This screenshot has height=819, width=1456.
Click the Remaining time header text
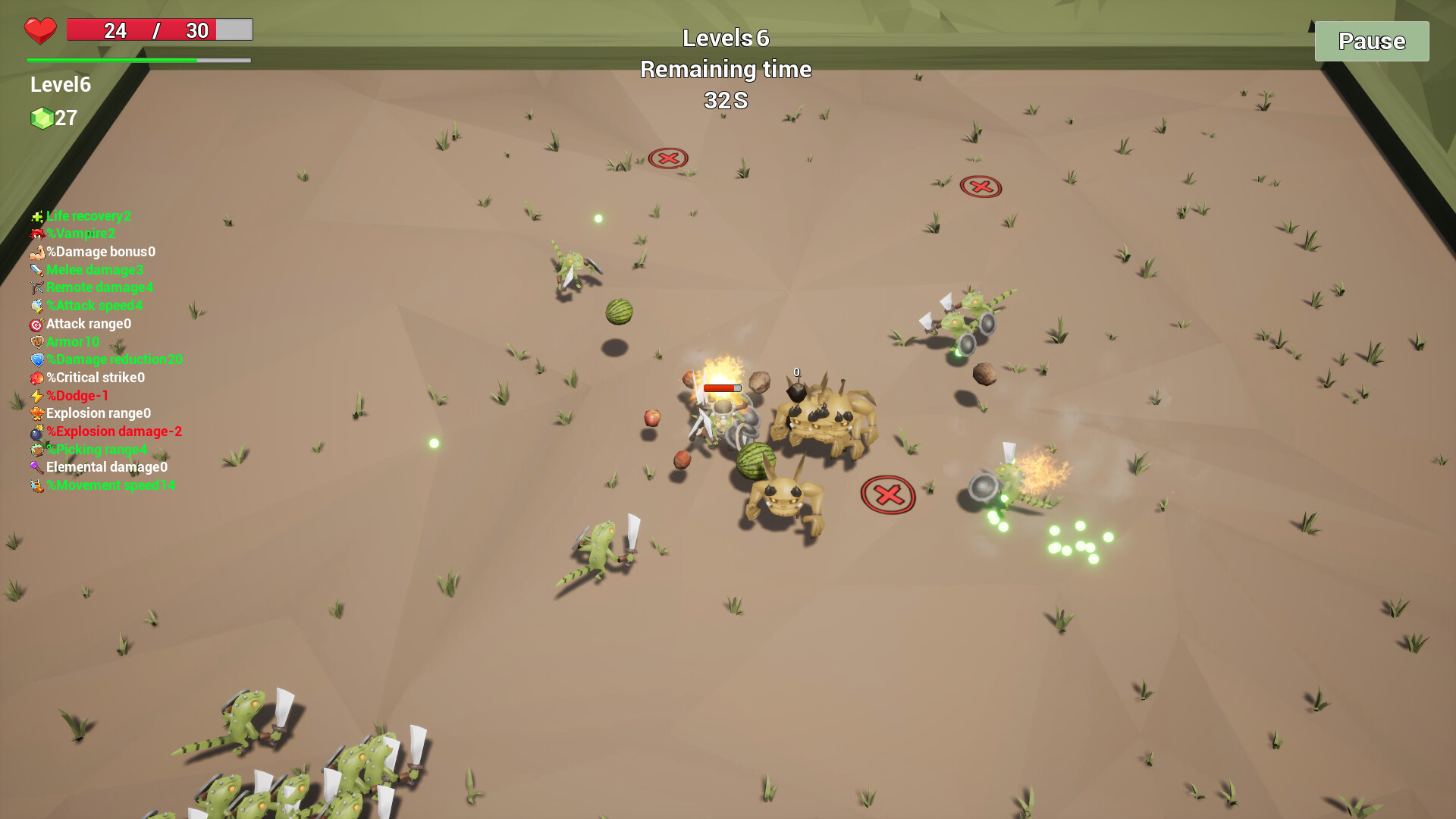coord(726,69)
